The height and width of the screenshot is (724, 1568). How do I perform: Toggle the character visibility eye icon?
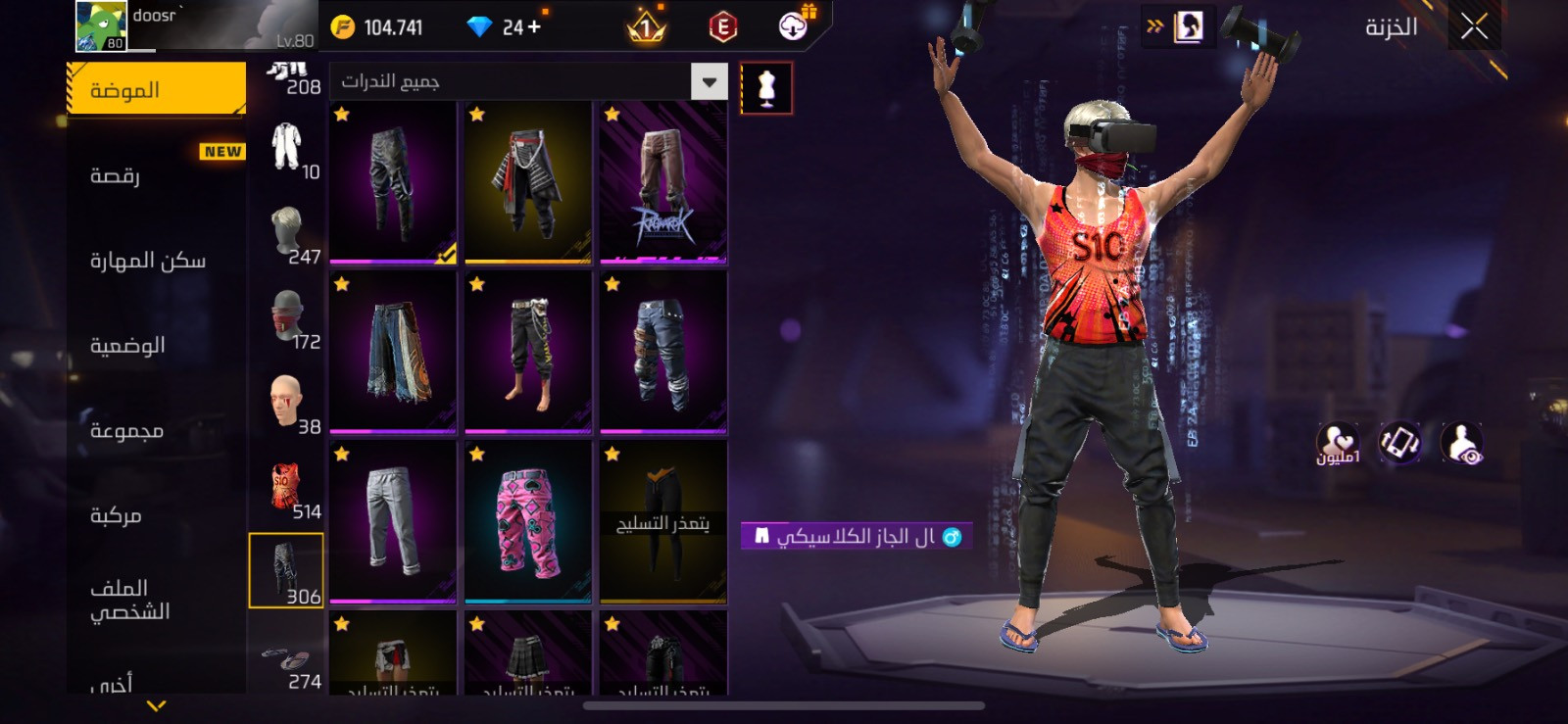coord(1462,444)
